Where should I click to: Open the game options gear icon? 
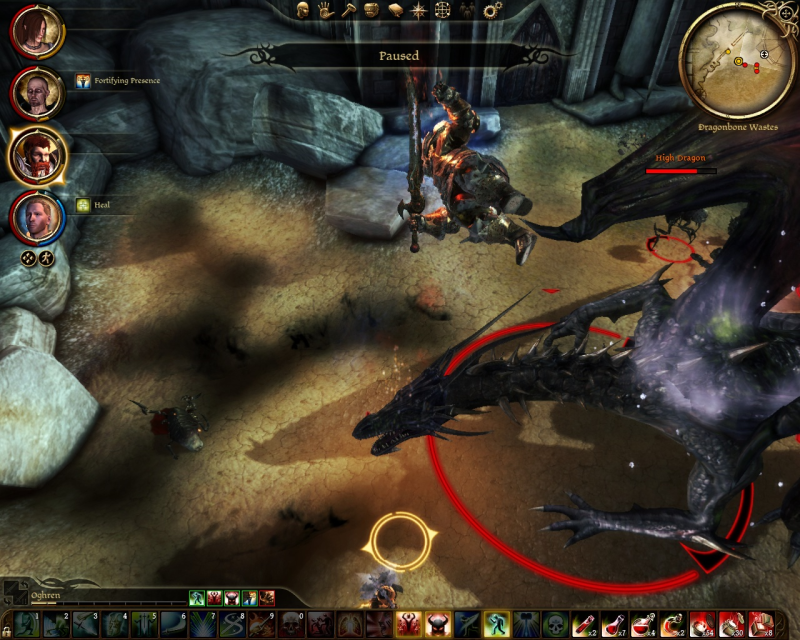[x=490, y=10]
